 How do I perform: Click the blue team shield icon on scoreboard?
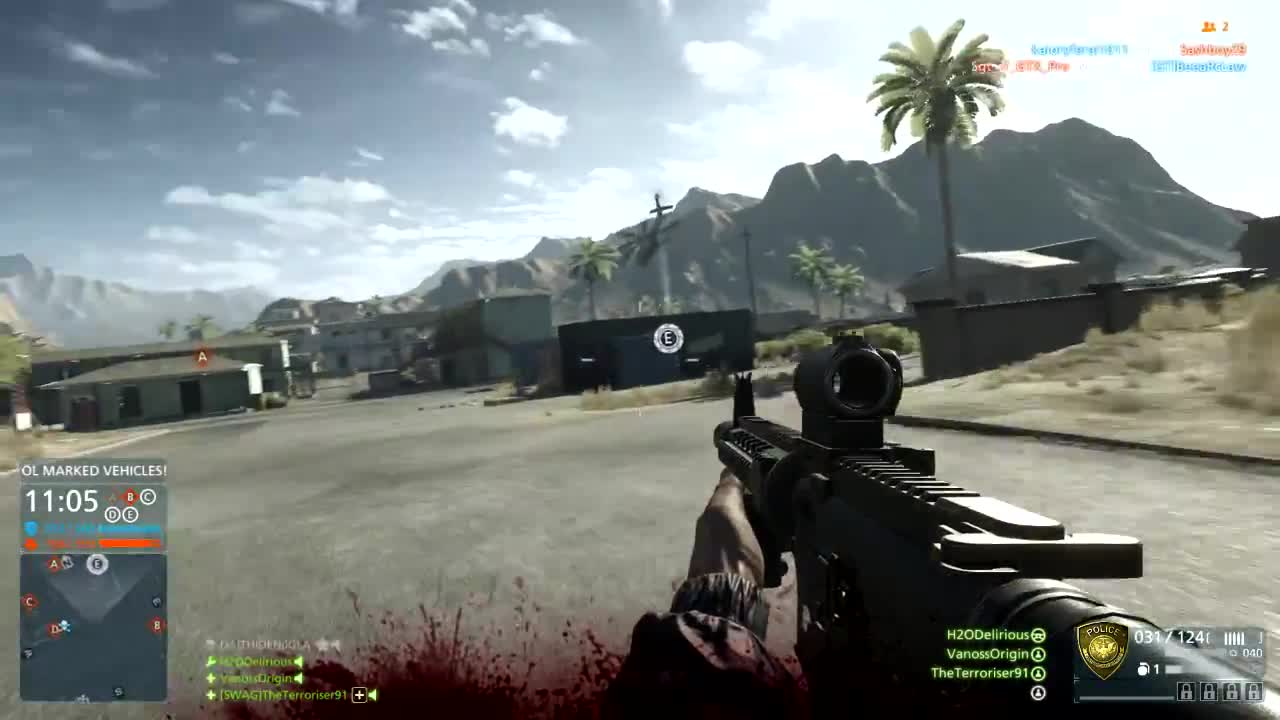(30, 527)
